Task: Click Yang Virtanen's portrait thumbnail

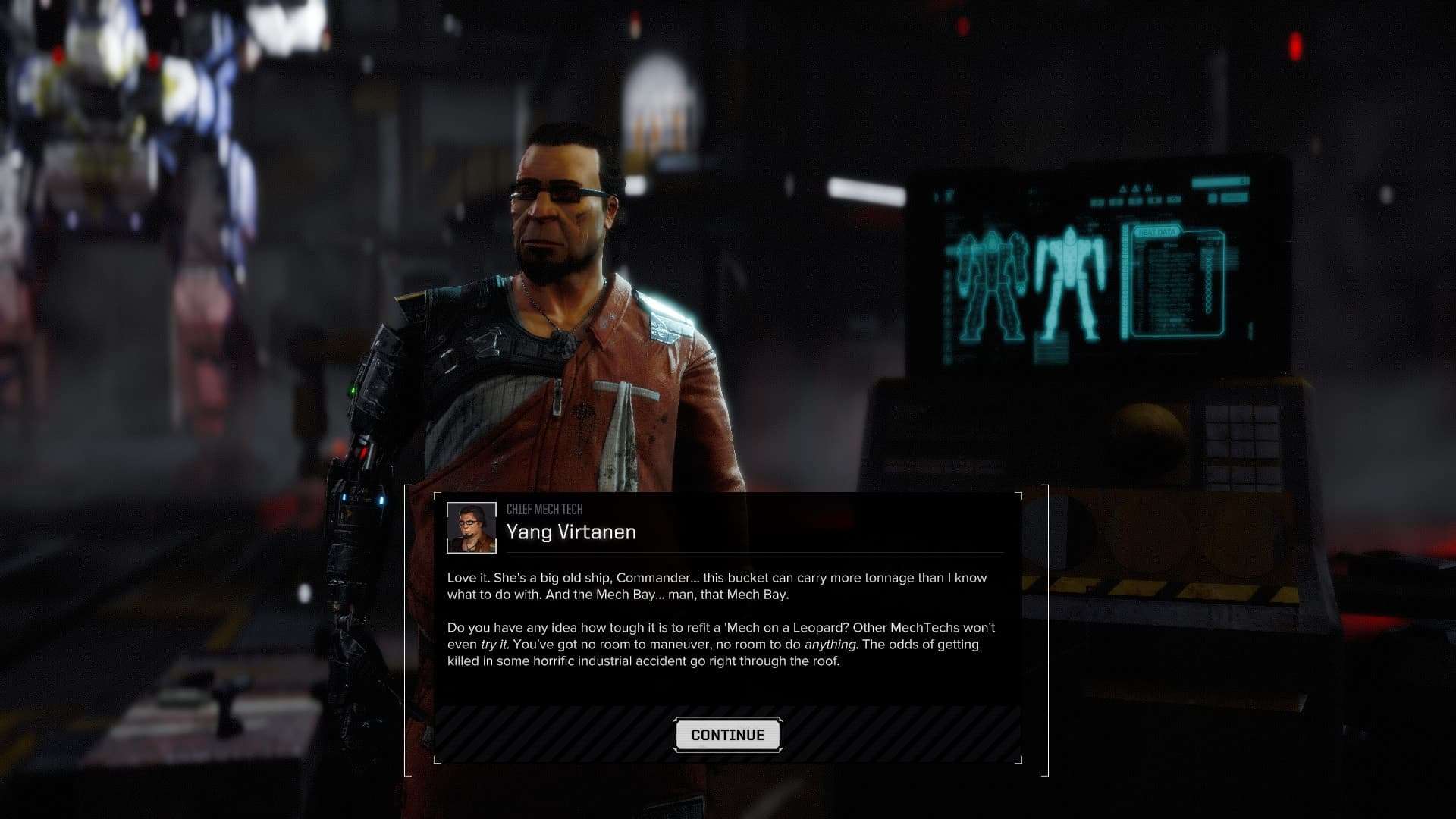Action: click(x=471, y=528)
